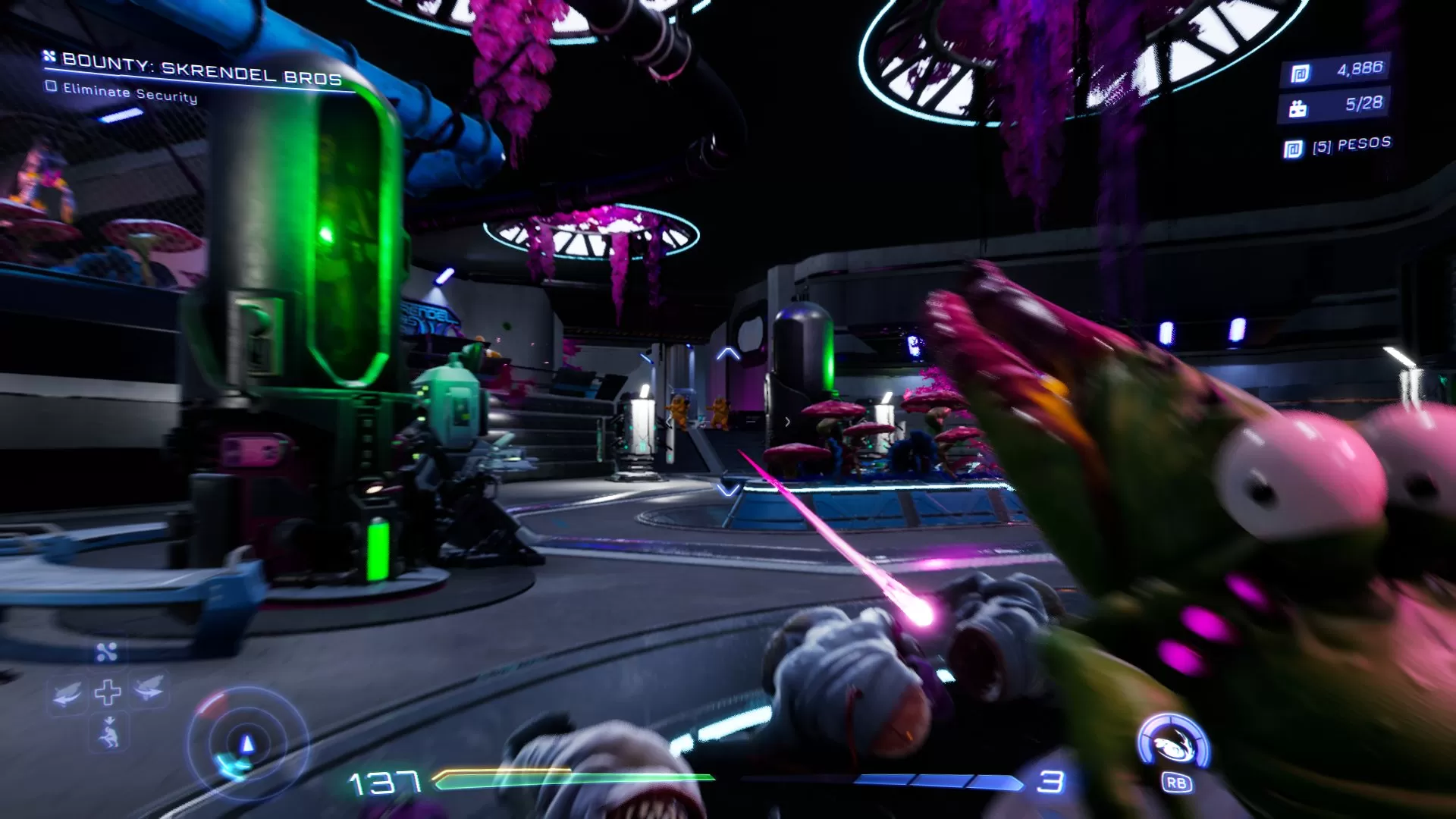Click the molecule cluster icon above the d-pad
Viewport: 1456px width, 819px height.
pyautogui.click(x=105, y=652)
